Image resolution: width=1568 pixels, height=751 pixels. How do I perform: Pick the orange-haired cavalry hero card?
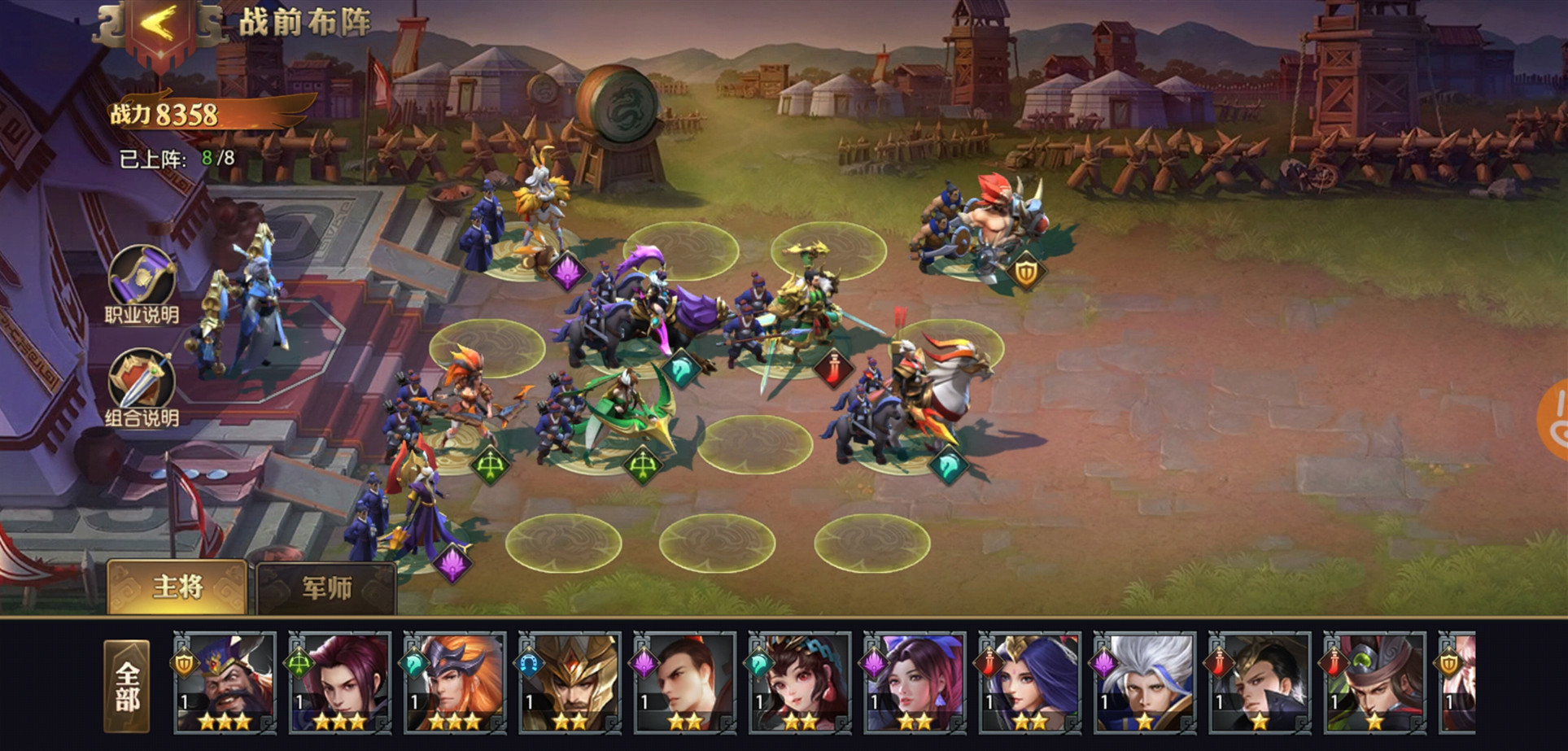point(454,683)
